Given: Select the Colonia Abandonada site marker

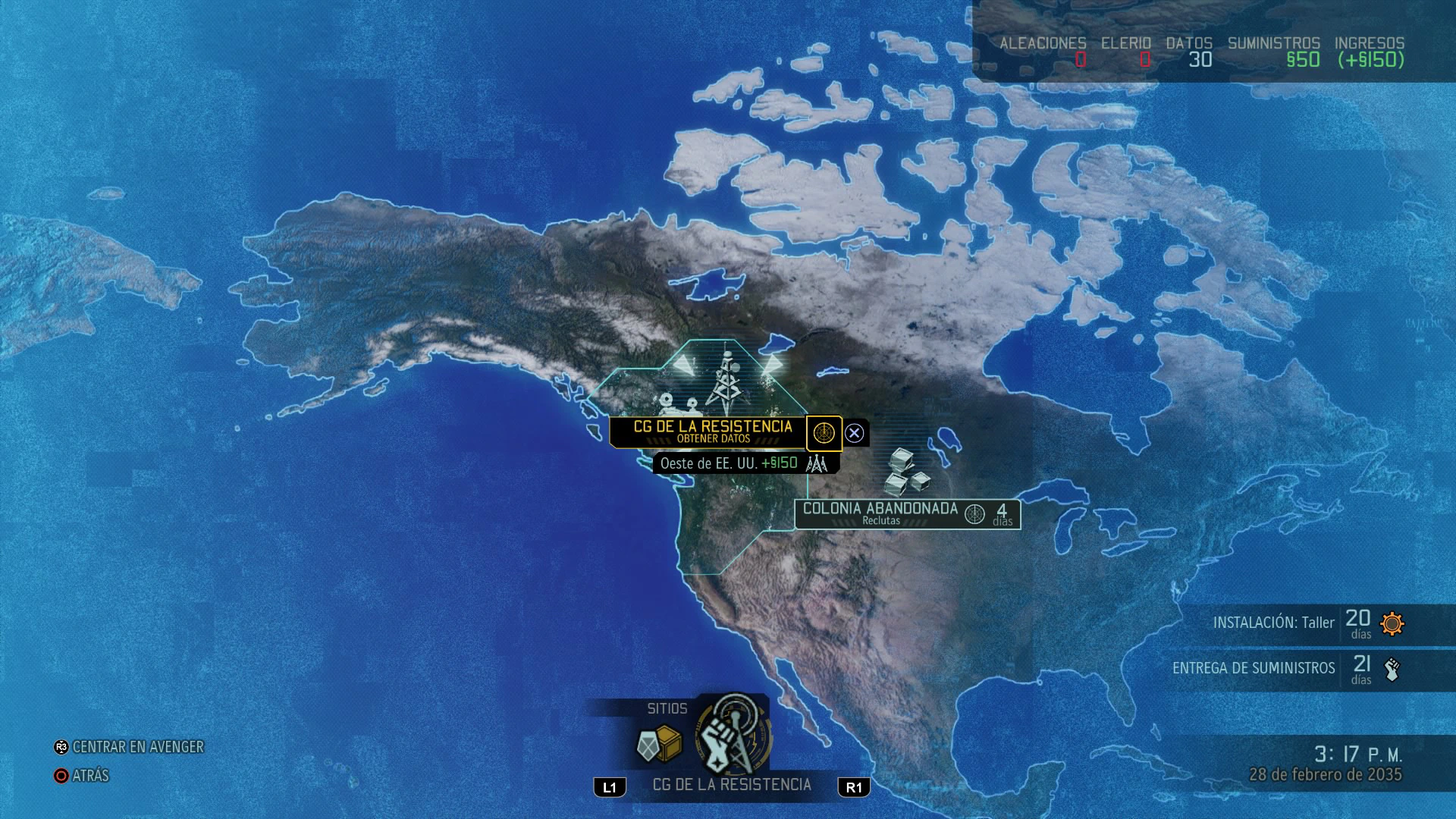Looking at the screenshot, I should [x=880, y=513].
